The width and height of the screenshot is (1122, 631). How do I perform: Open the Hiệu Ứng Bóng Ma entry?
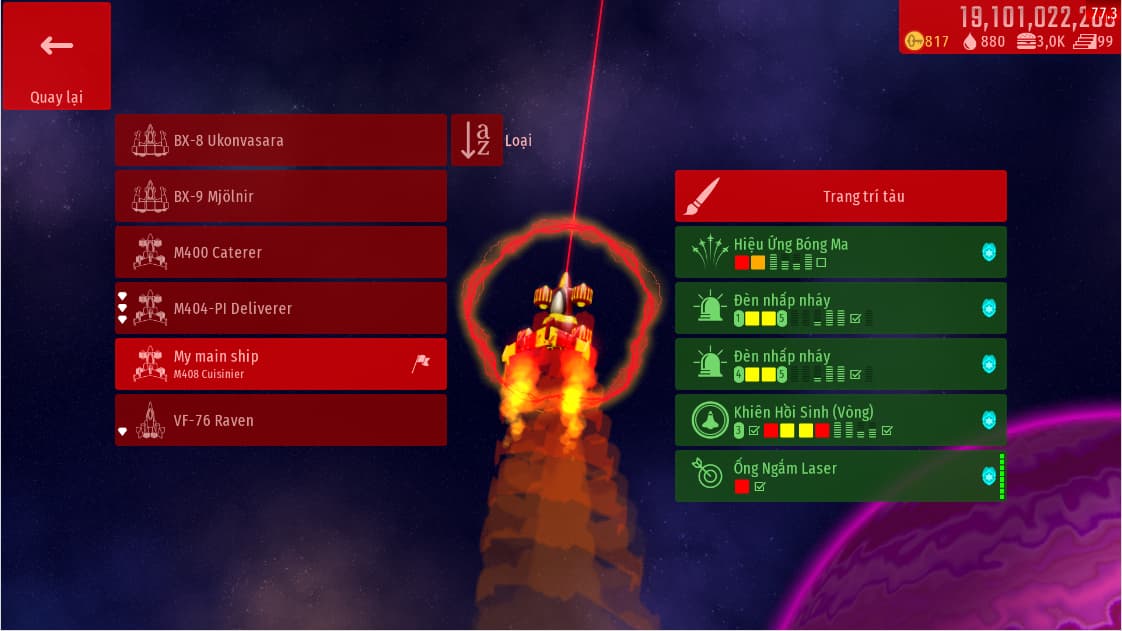coord(840,252)
